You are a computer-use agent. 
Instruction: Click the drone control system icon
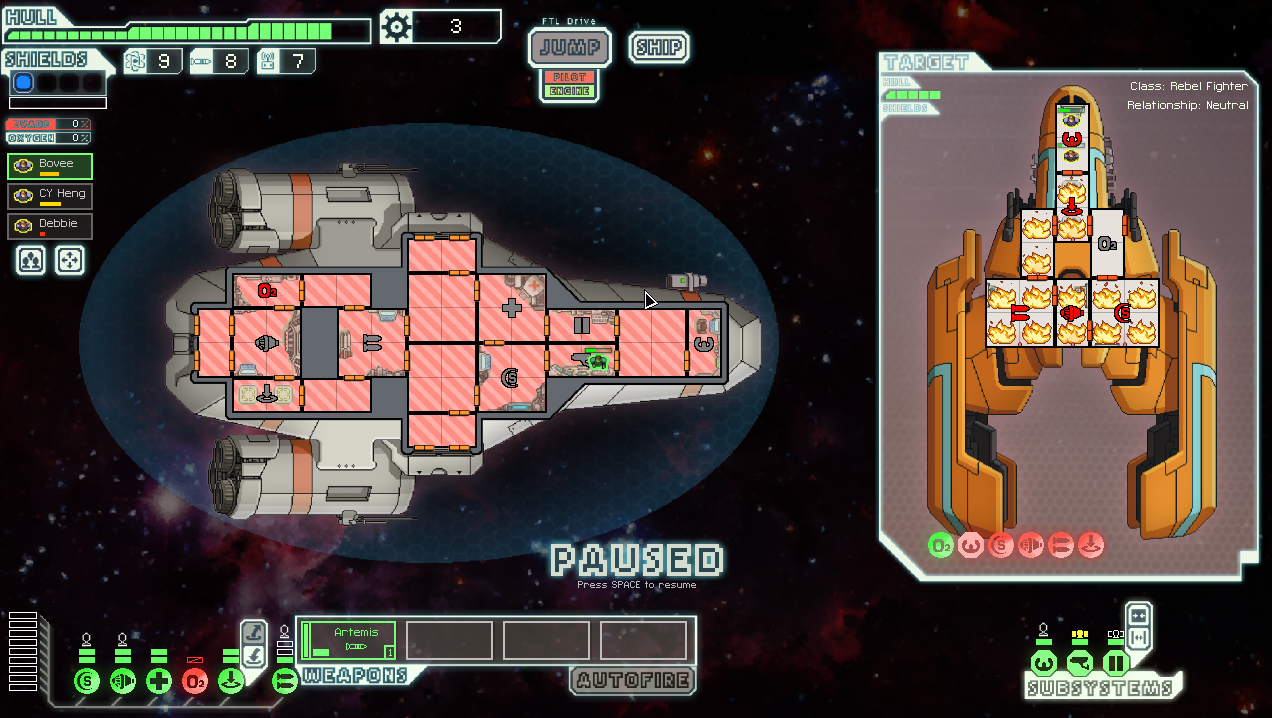pyautogui.click(x=231, y=682)
